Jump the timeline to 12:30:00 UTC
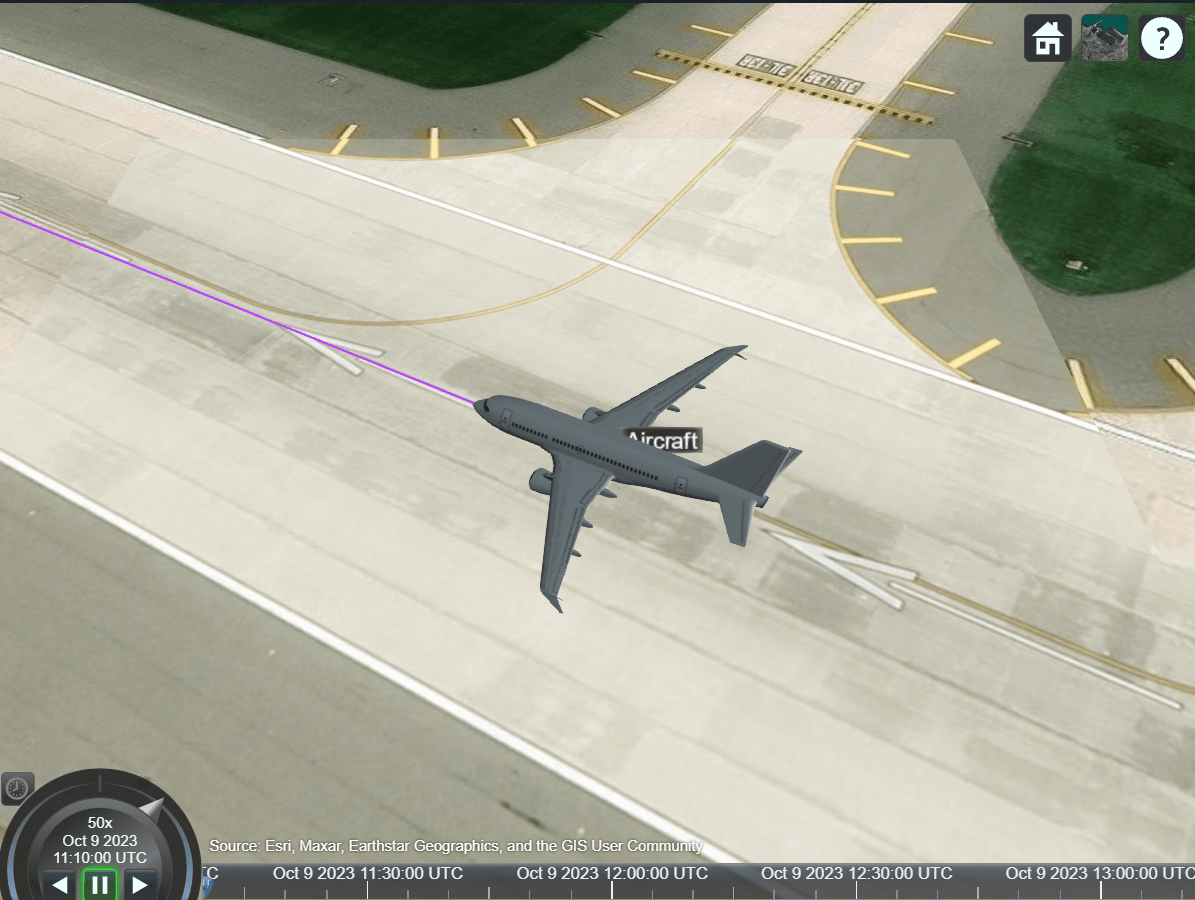The image size is (1195, 900). (856, 873)
